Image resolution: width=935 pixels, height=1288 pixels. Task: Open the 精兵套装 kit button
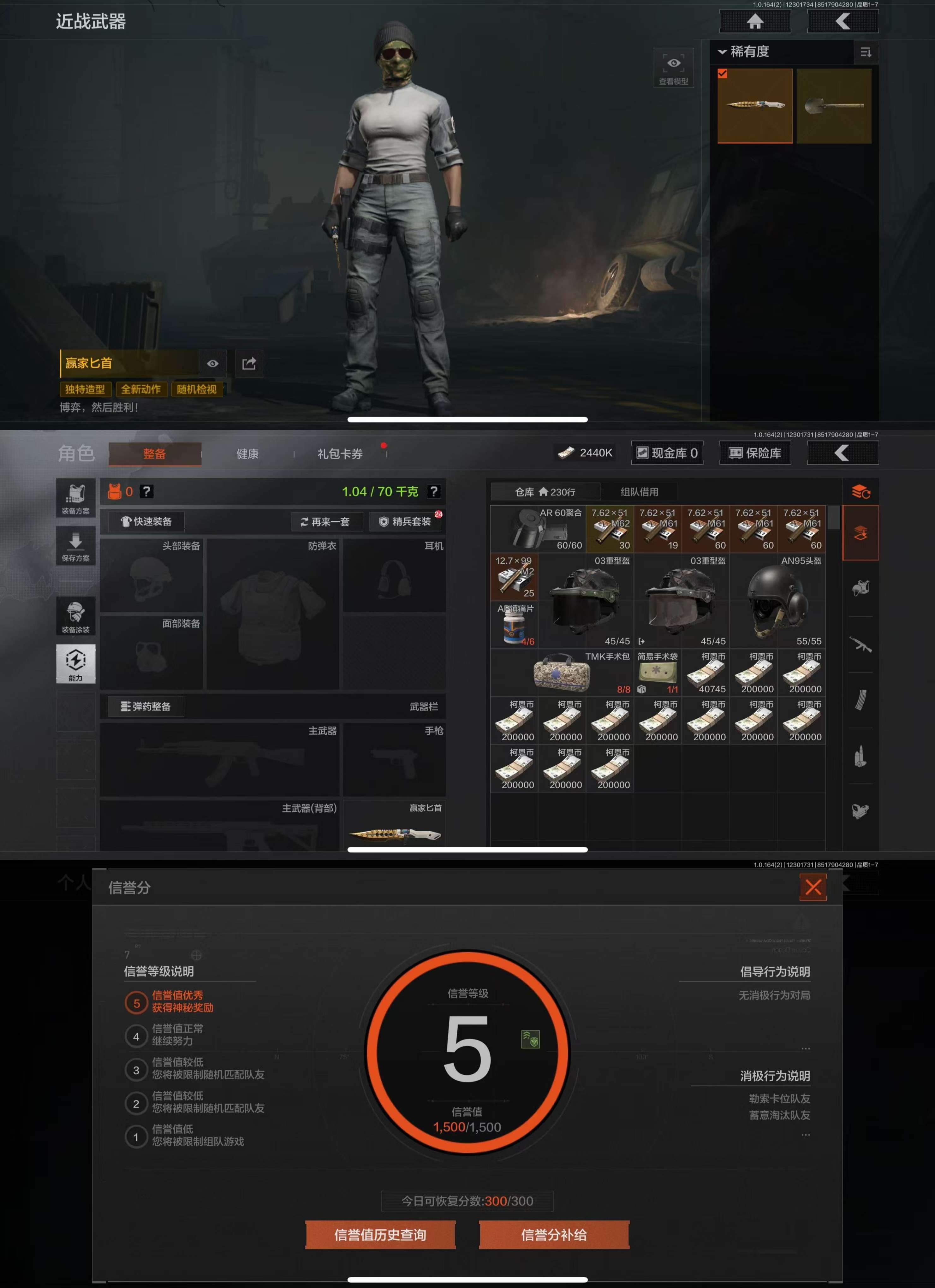(406, 521)
